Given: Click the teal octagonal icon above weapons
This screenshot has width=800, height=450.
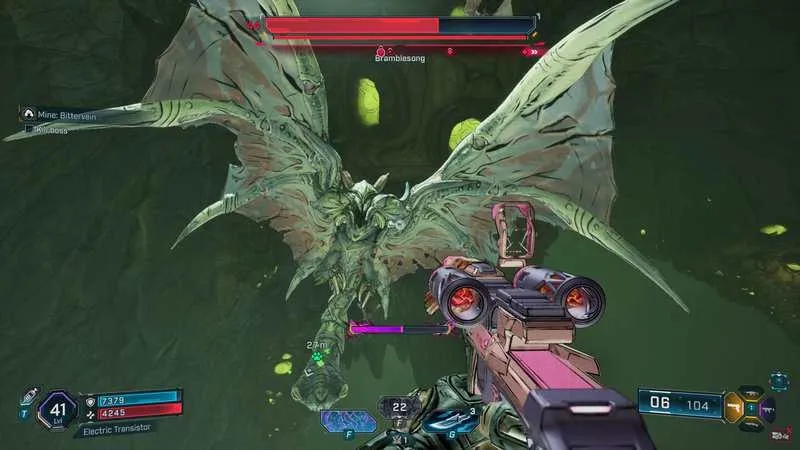Looking at the screenshot, I should coord(779,381).
